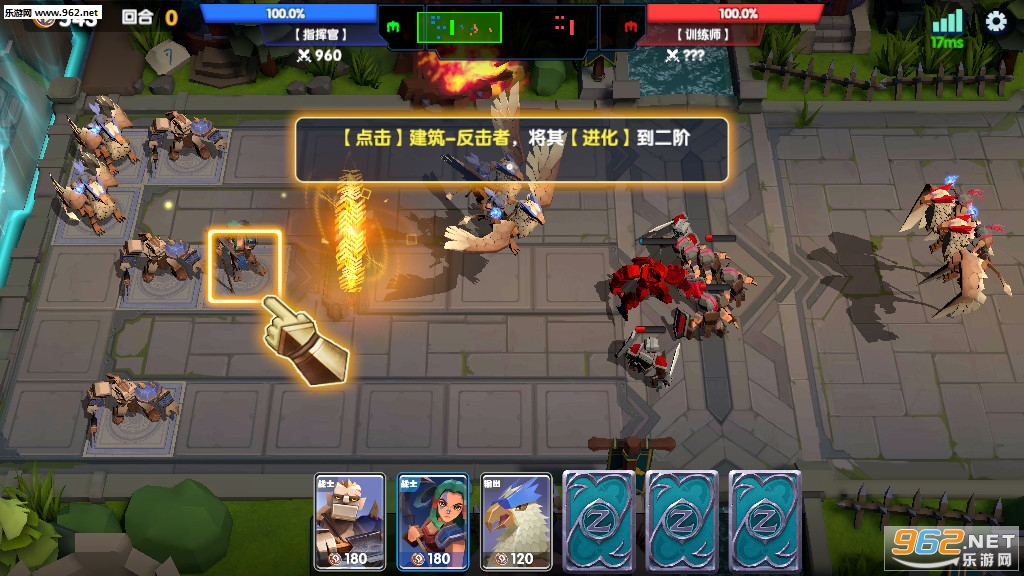The width and height of the screenshot is (1024, 576).
Task: Select the horned warrior card costing 180
Action: [349, 519]
